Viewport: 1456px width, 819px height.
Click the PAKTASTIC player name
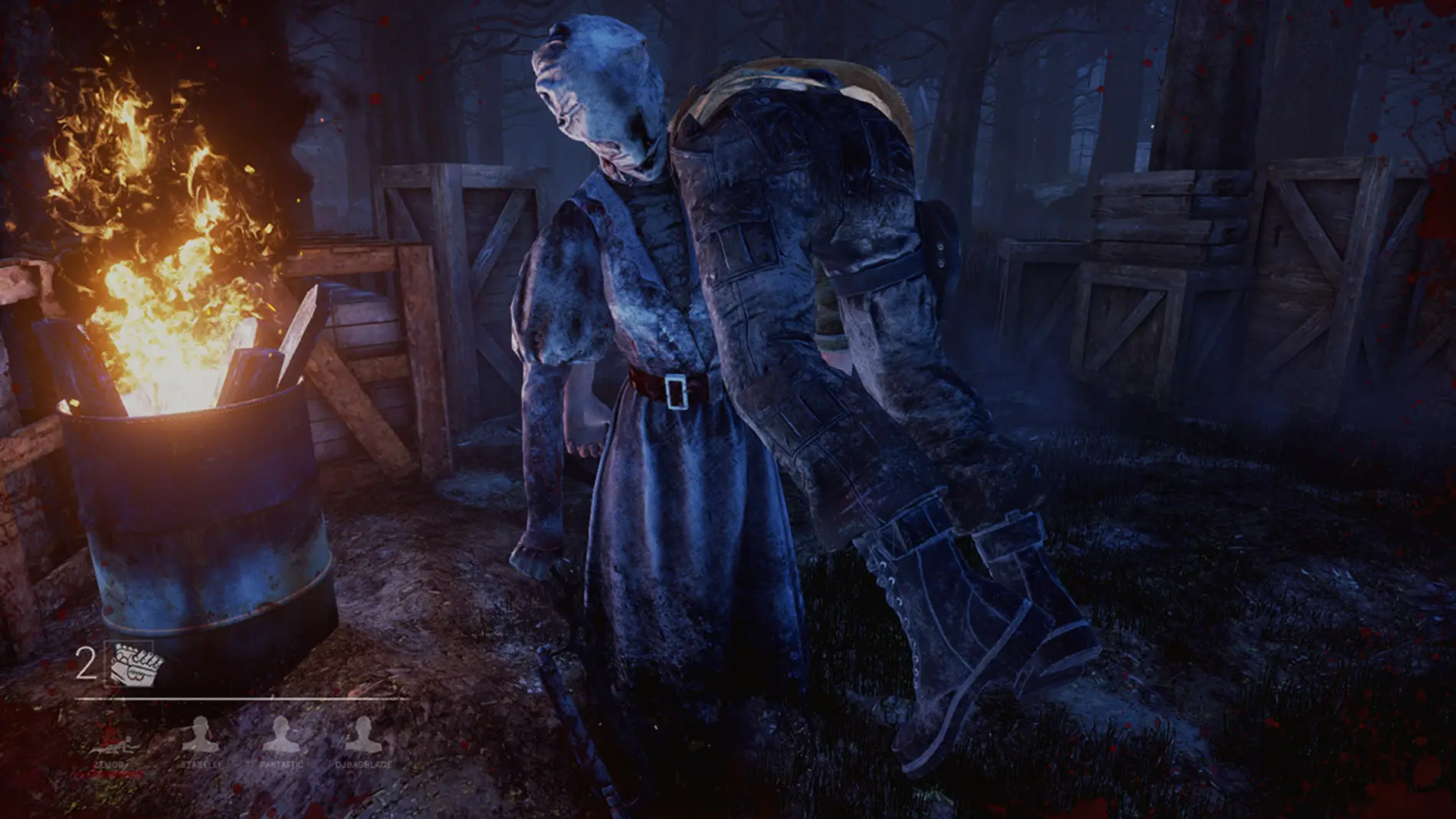point(280,765)
